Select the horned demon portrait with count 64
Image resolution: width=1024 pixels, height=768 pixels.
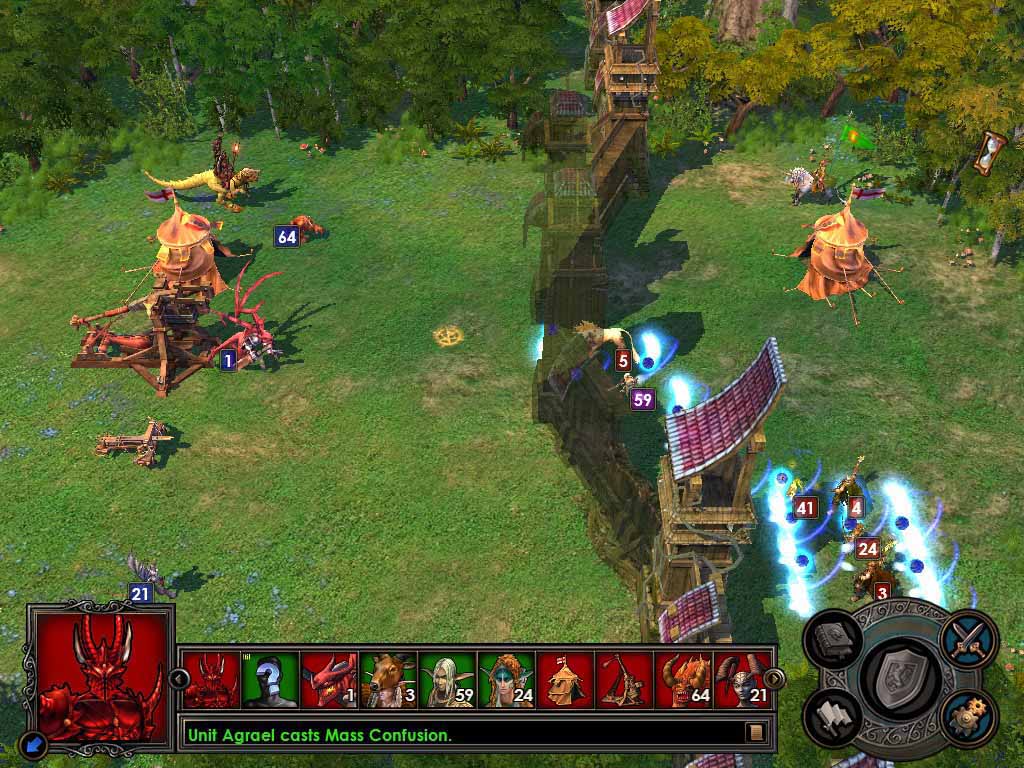[x=683, y=680]
